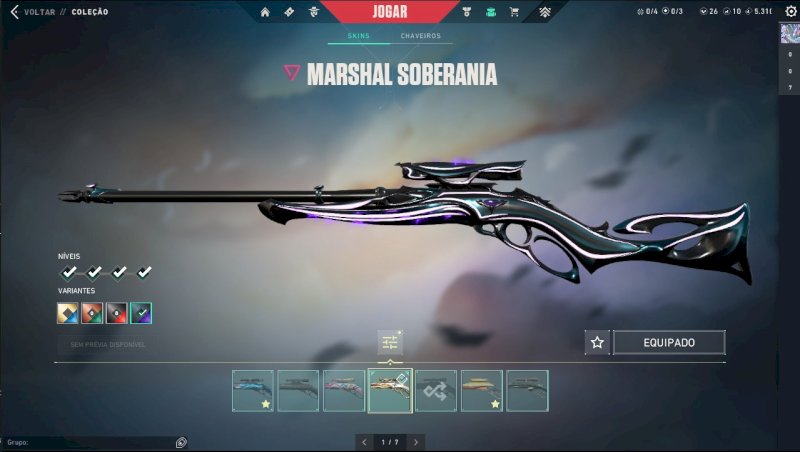
Task: Open the settings gear icon
Action: (x=790, y=11)
